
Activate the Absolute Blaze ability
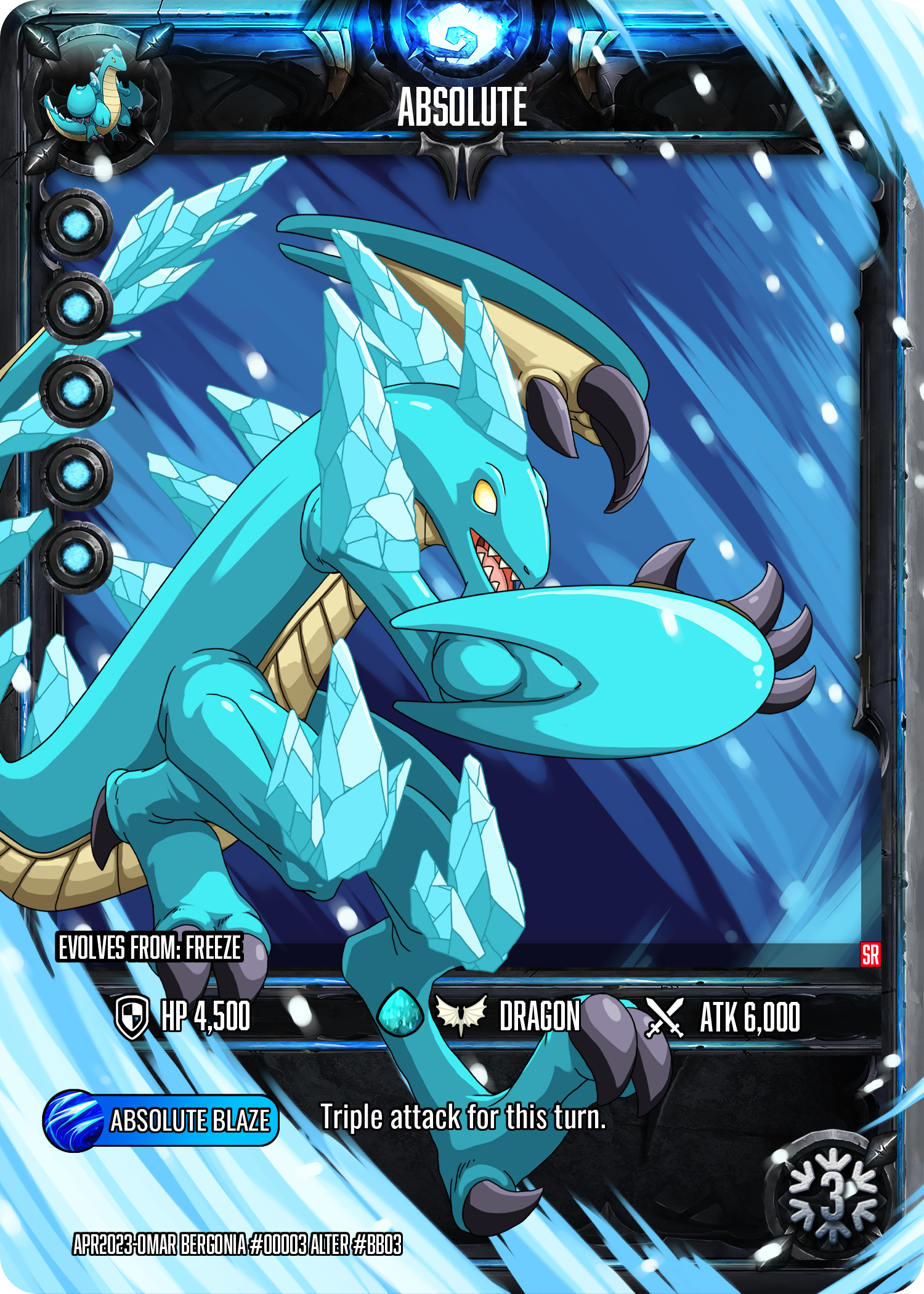click(x=161, y=1120)
